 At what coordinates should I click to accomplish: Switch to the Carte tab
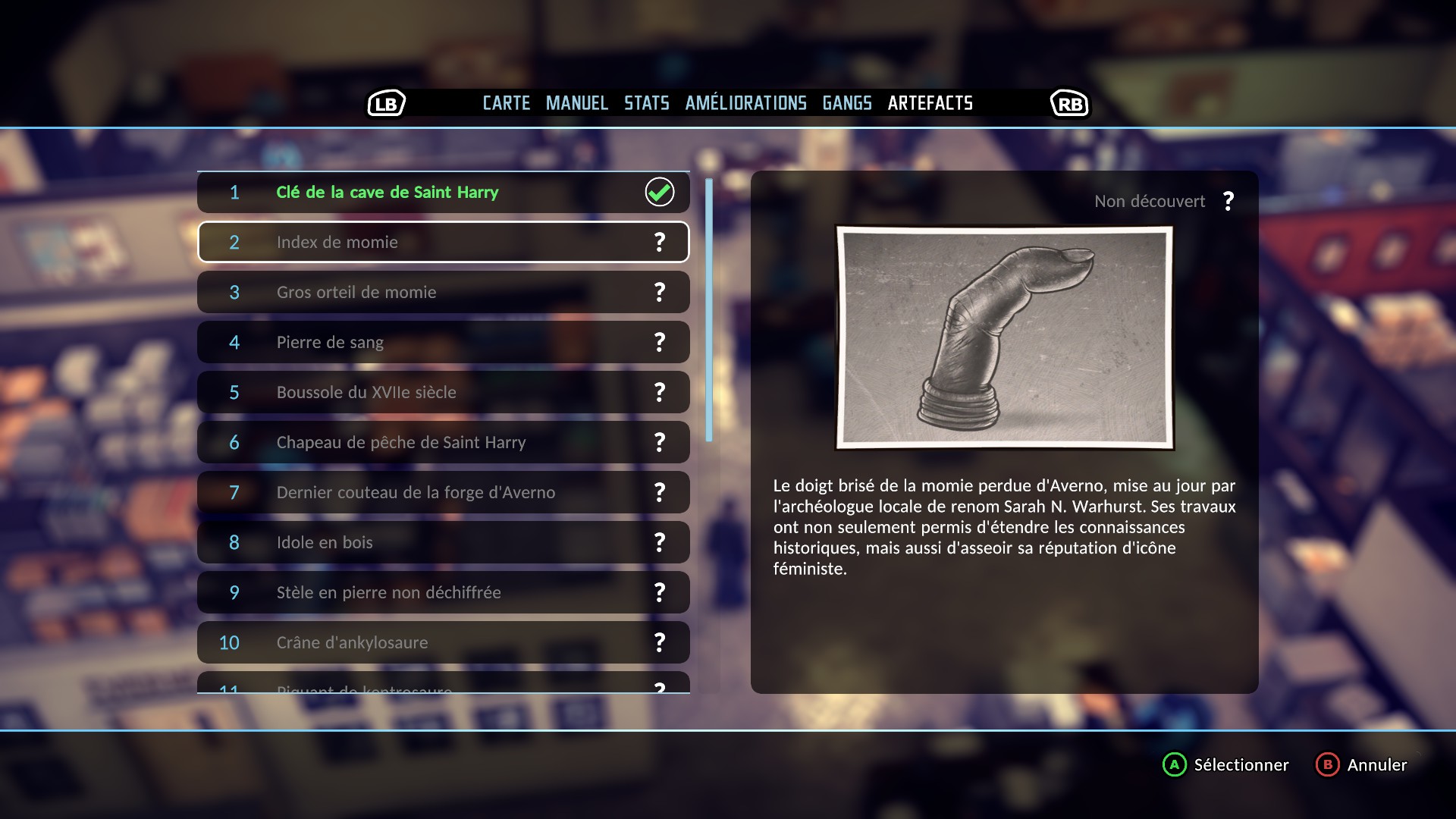[x=507, y=103]
